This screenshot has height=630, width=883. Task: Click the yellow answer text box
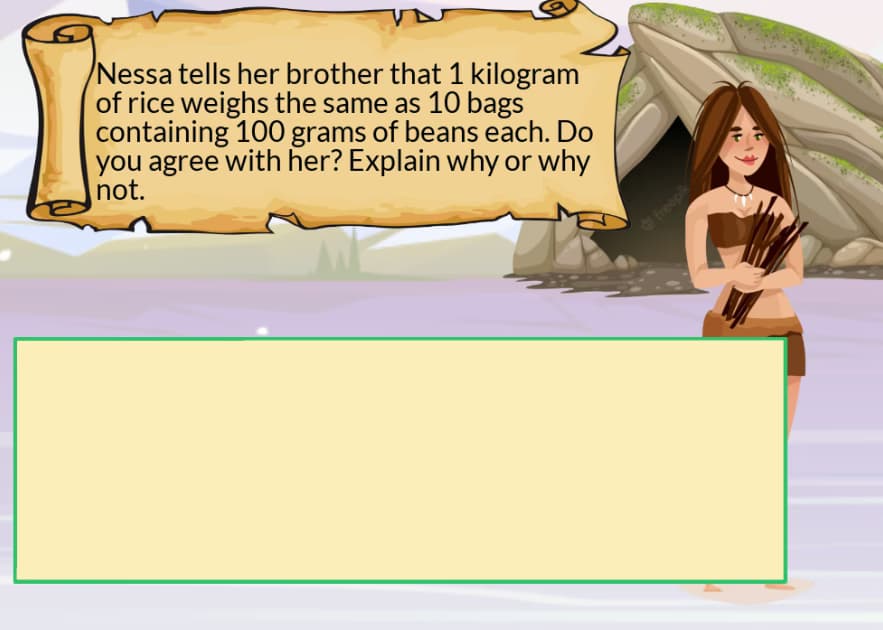pos(400,460)
